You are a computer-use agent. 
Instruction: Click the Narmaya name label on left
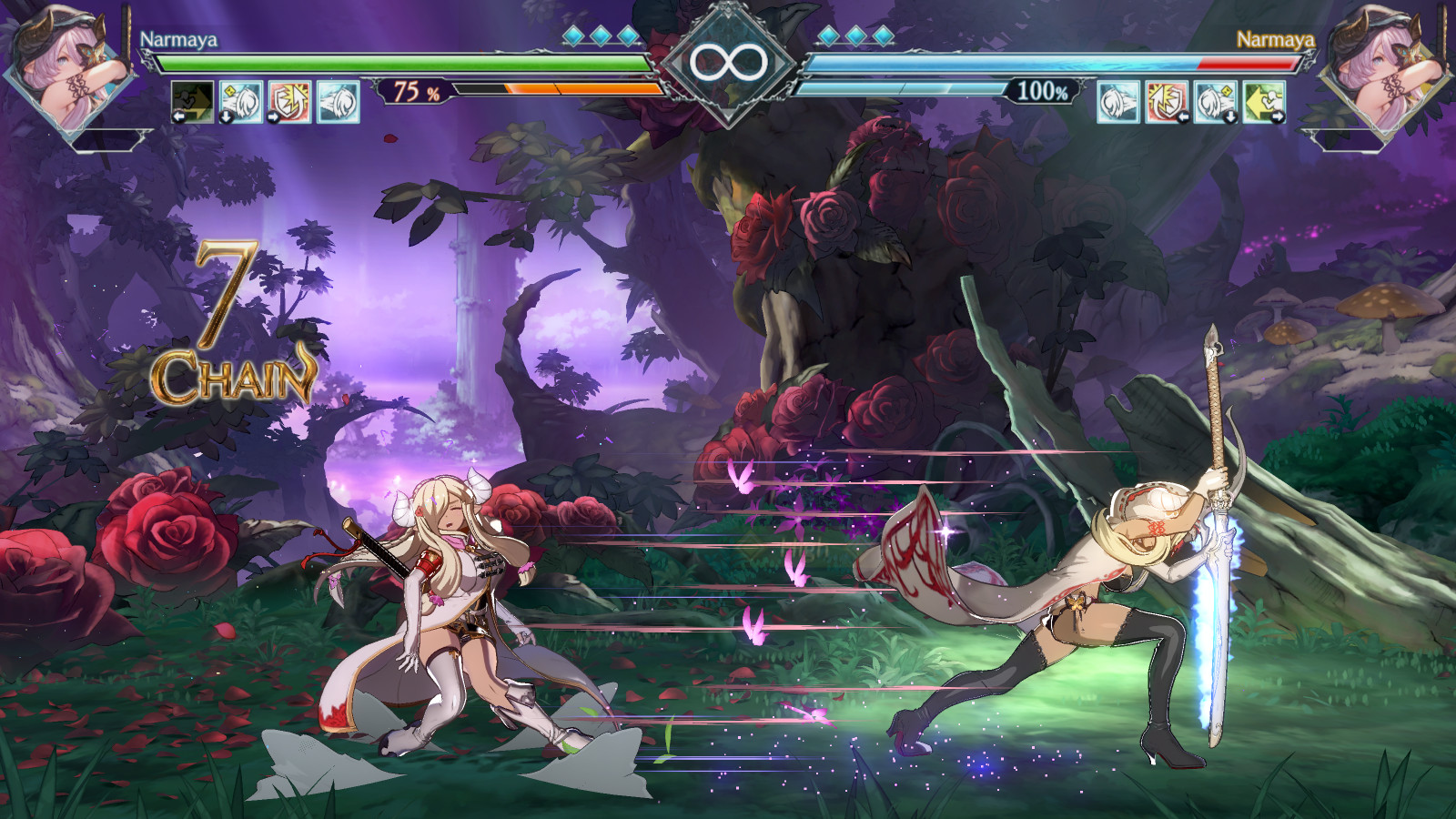click(x=181, y=38)
